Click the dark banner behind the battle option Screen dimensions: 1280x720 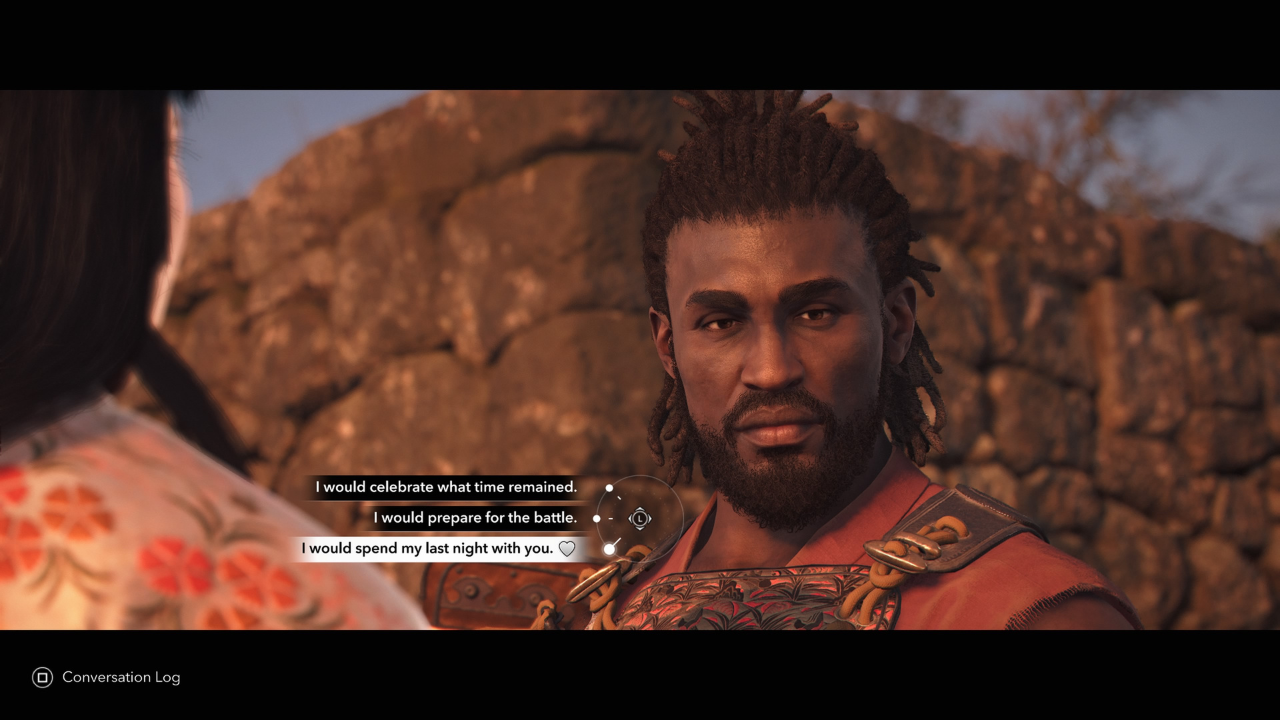point(475,518)
